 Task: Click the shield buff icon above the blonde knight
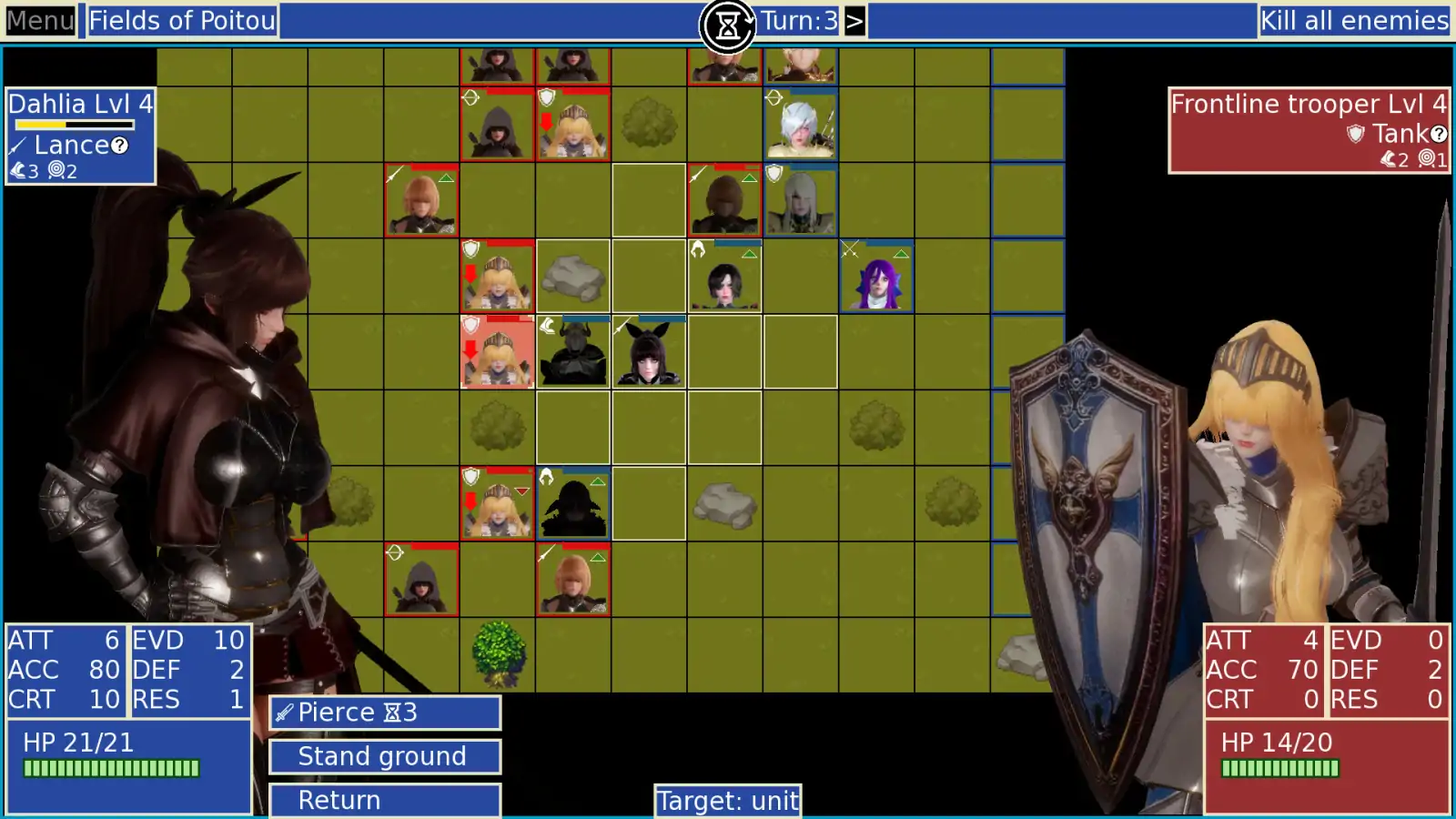tap(546, 98)
